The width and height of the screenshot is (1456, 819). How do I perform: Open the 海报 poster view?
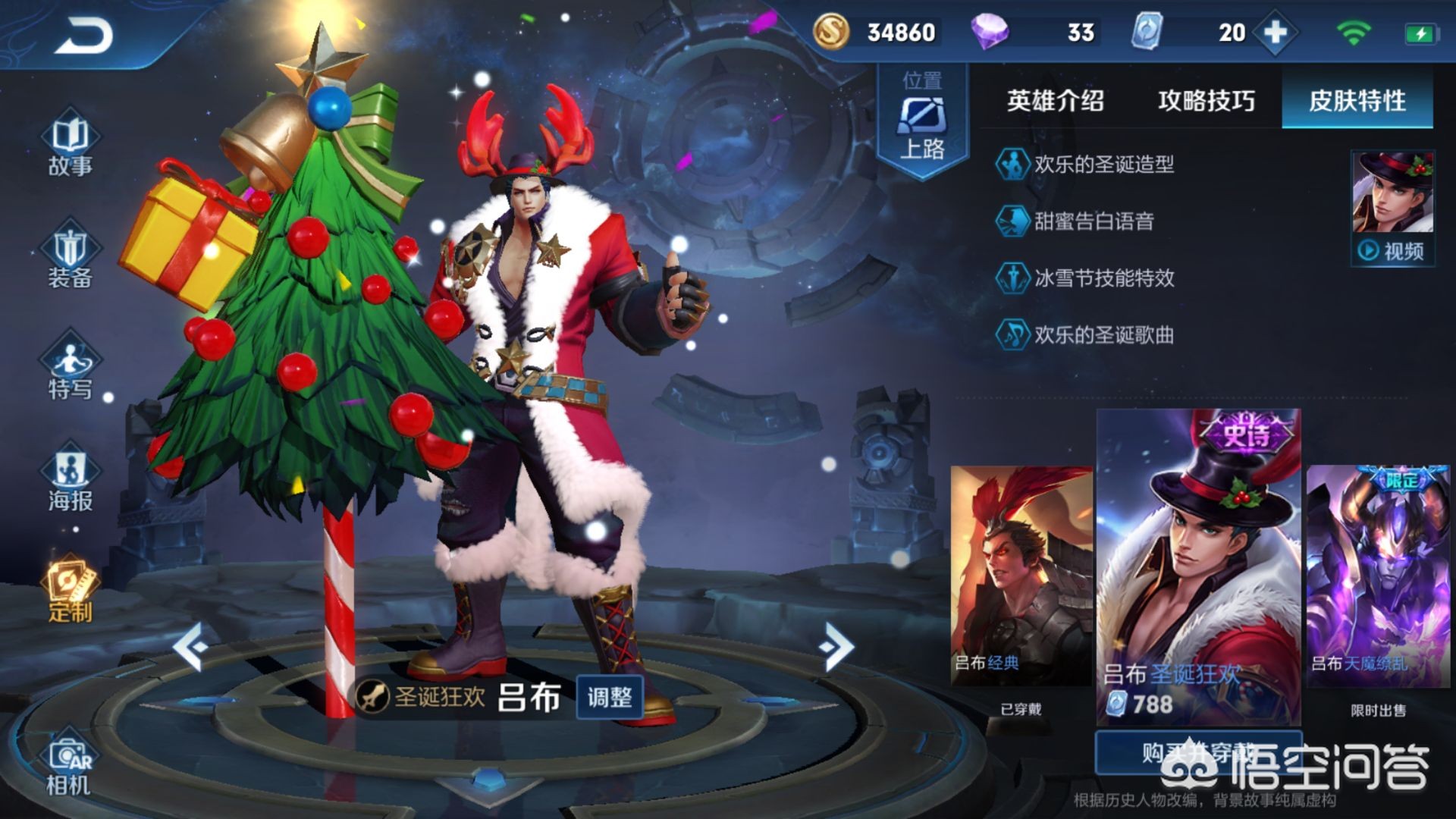70,481
